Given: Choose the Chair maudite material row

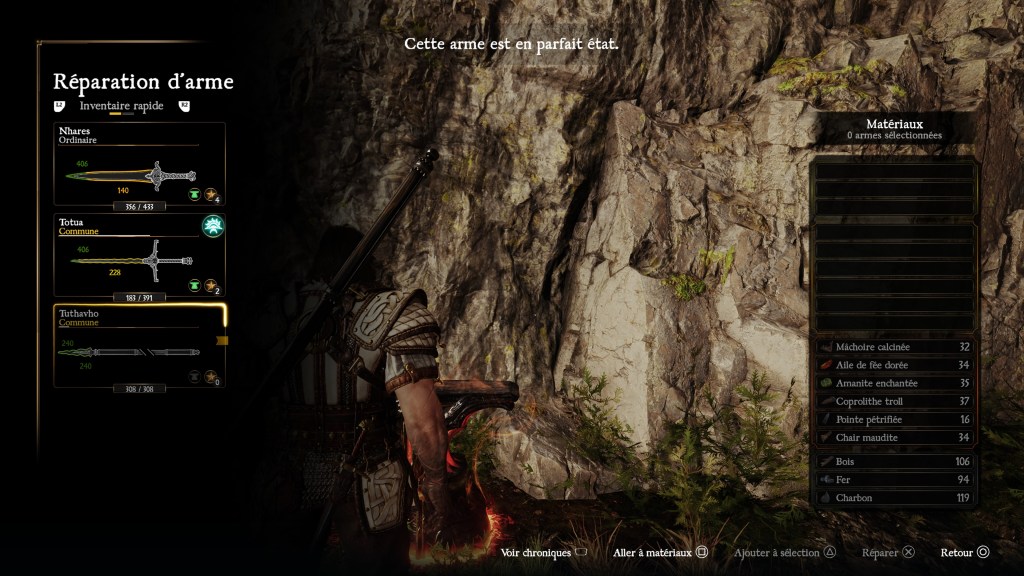Looking at the screenshot, I should click(x=895, y=437).
